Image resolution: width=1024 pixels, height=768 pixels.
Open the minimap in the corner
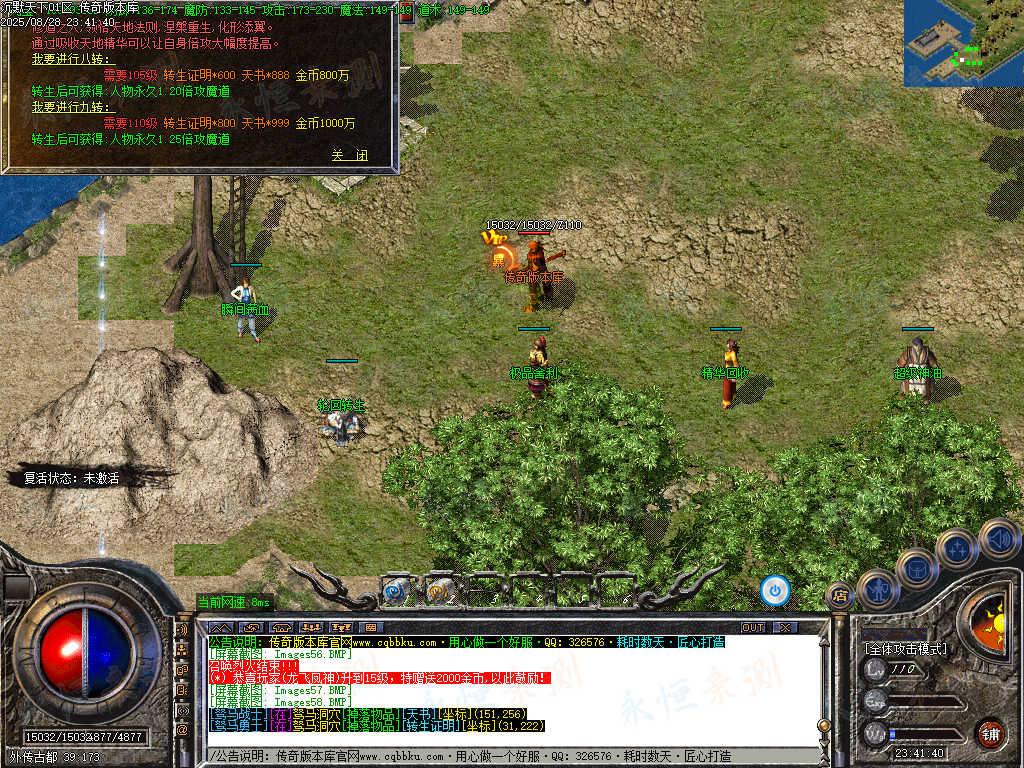click(x=963, y=43)
